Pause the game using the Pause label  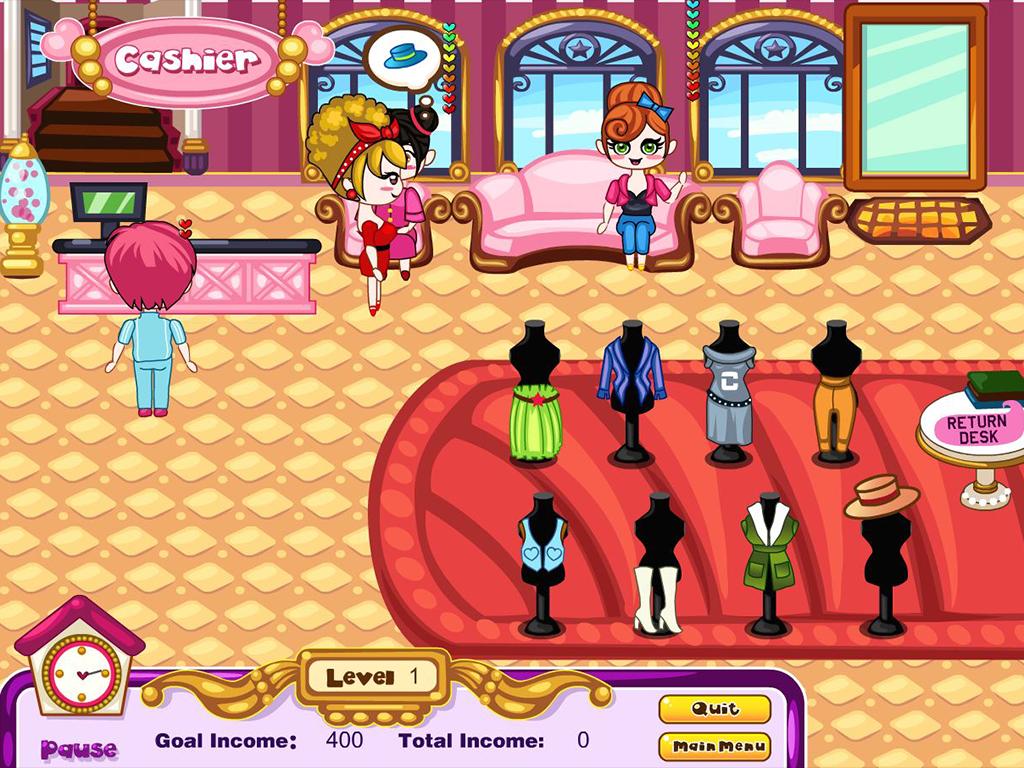[79, 748]
